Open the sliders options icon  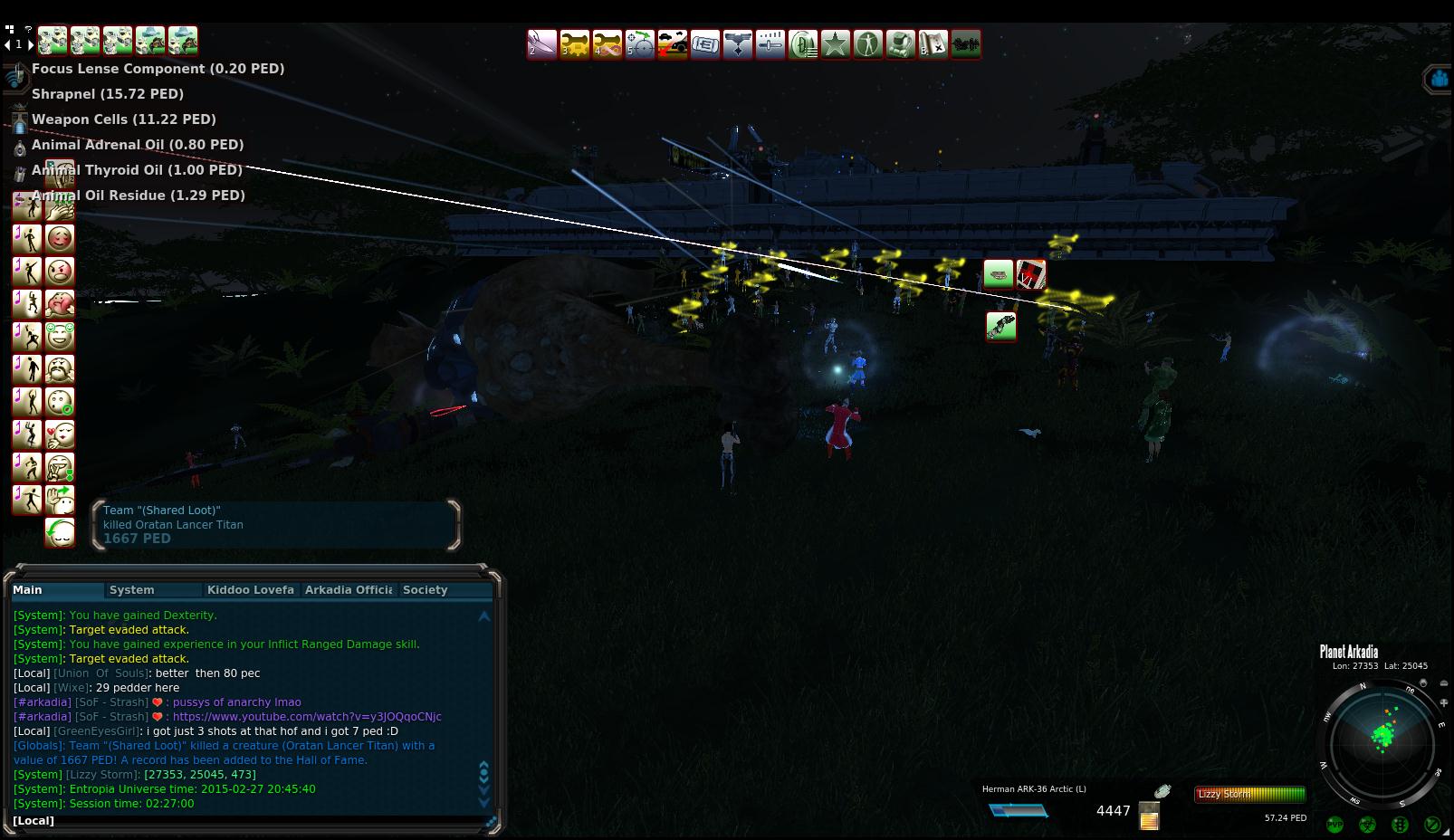[x=770, y=44]
